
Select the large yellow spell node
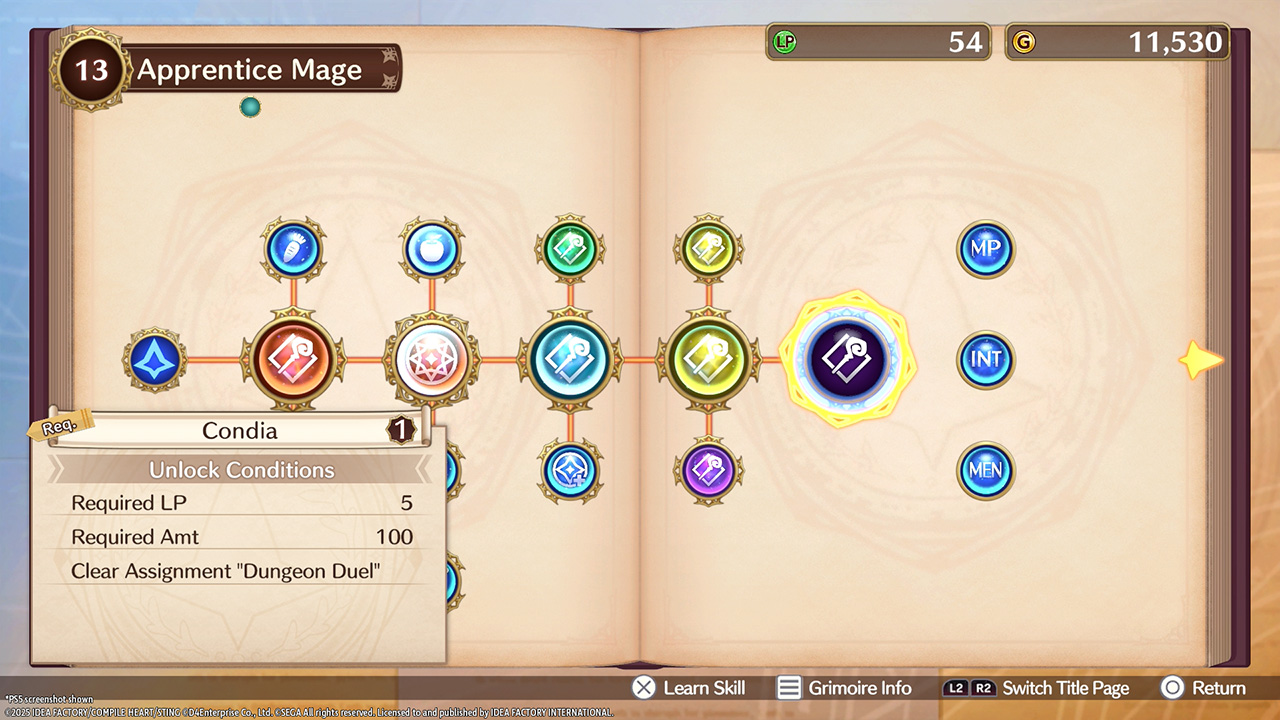click(709, 360)
